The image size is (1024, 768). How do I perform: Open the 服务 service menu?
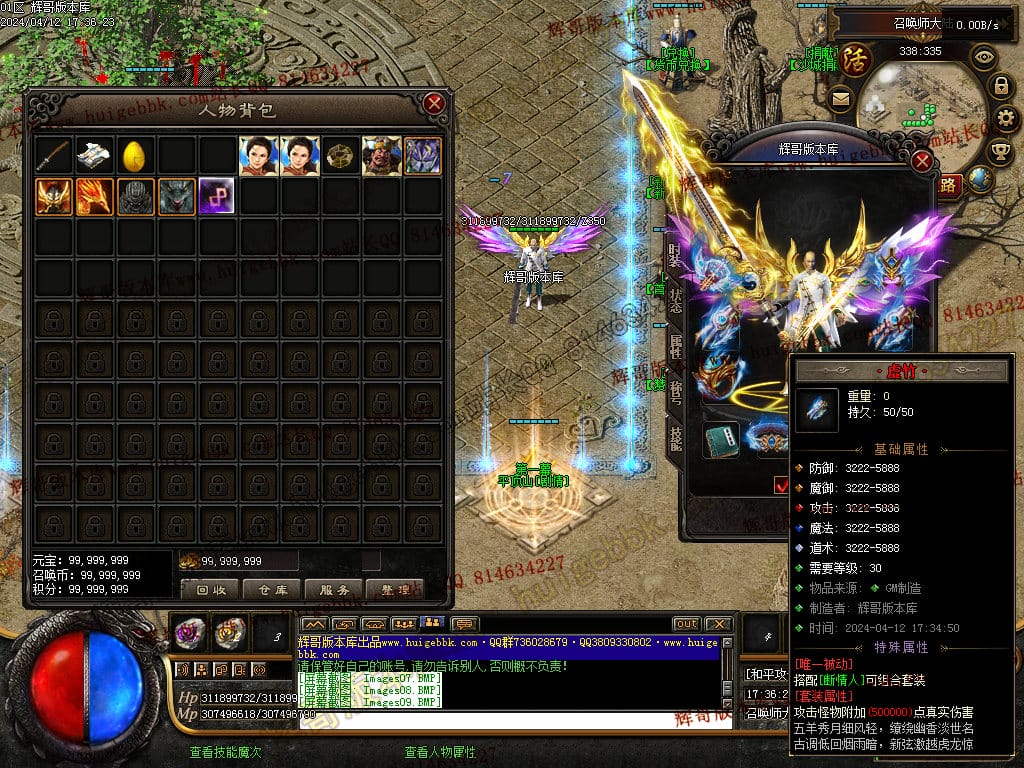coord(334,590)
